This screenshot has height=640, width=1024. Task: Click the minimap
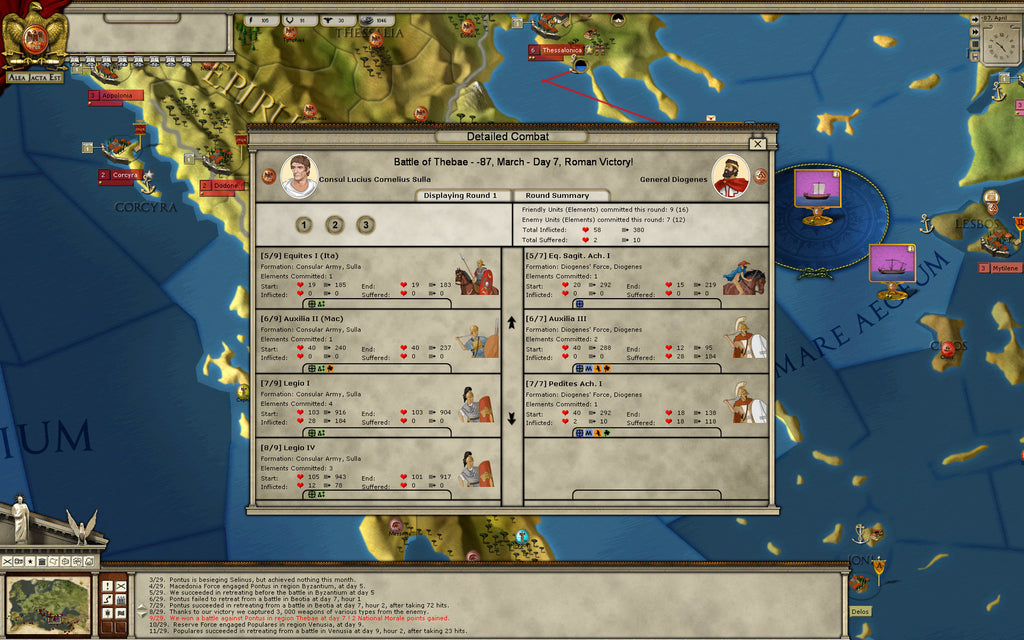click(x=48, y=604)
